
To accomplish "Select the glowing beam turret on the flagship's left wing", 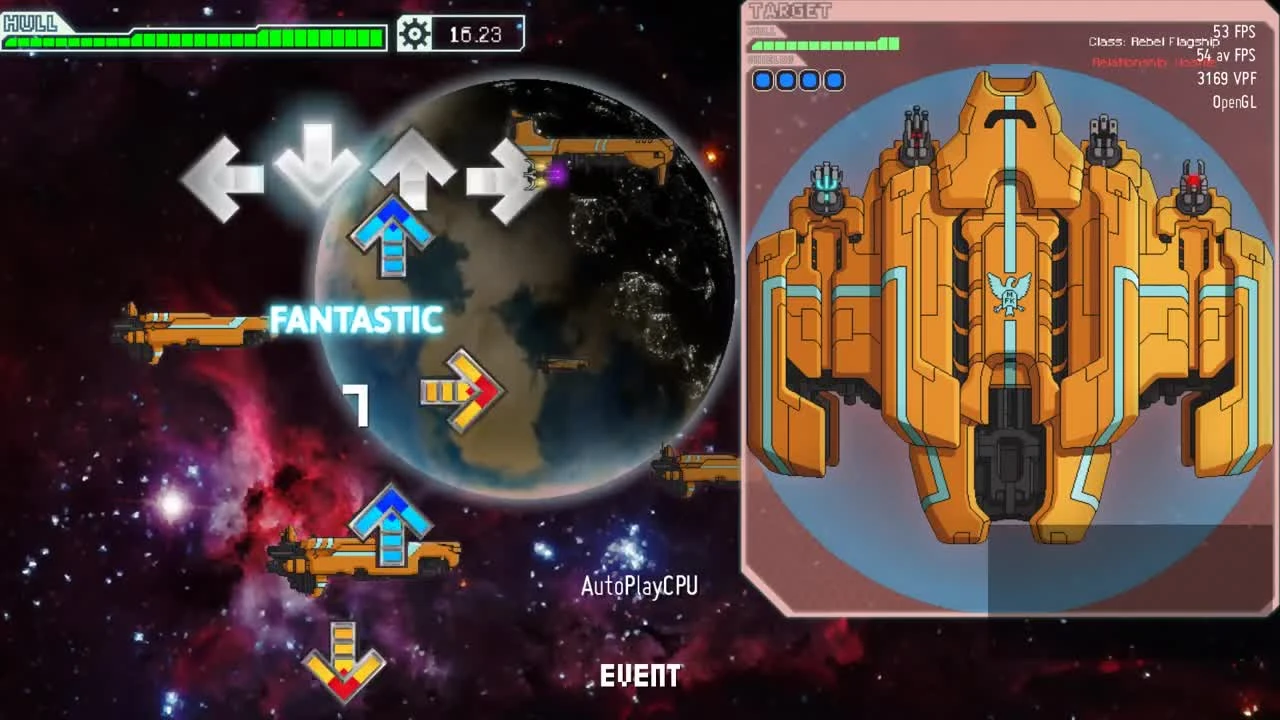I will click(x=829, y=180).
